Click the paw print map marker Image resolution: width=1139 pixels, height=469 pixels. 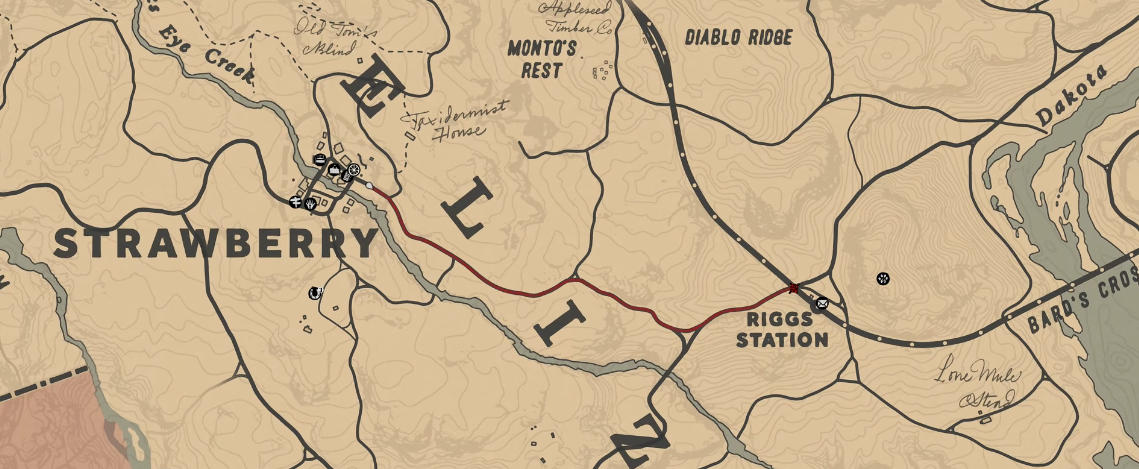point(883,278)
